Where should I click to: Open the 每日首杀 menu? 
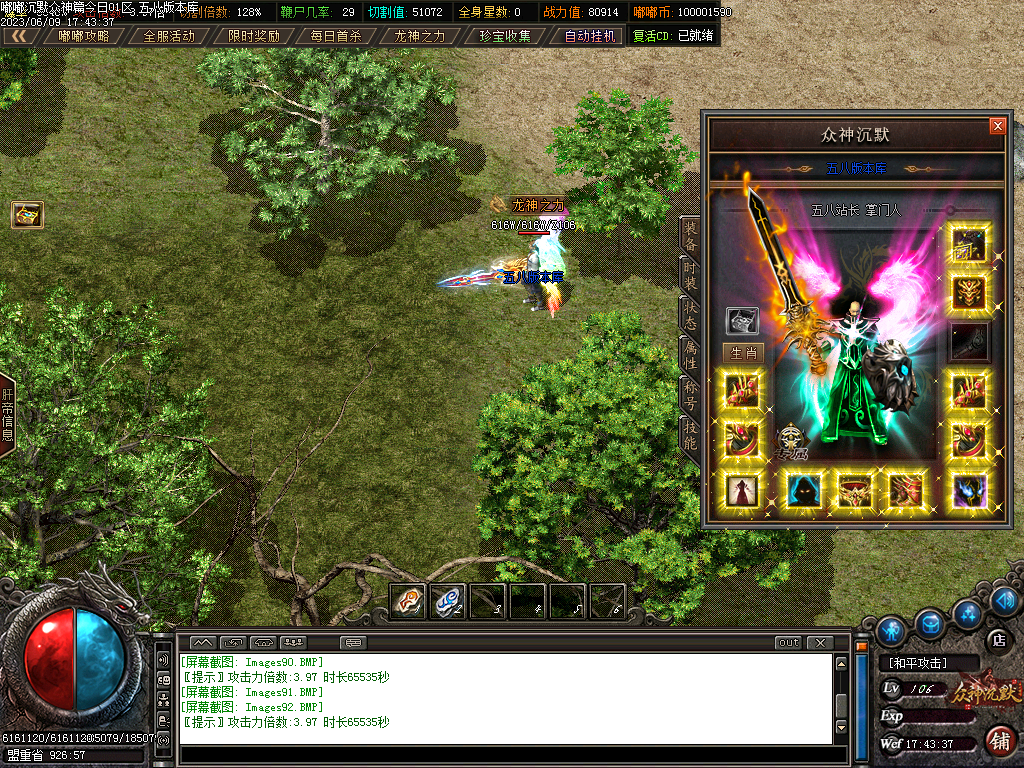[x=336, y=36]
